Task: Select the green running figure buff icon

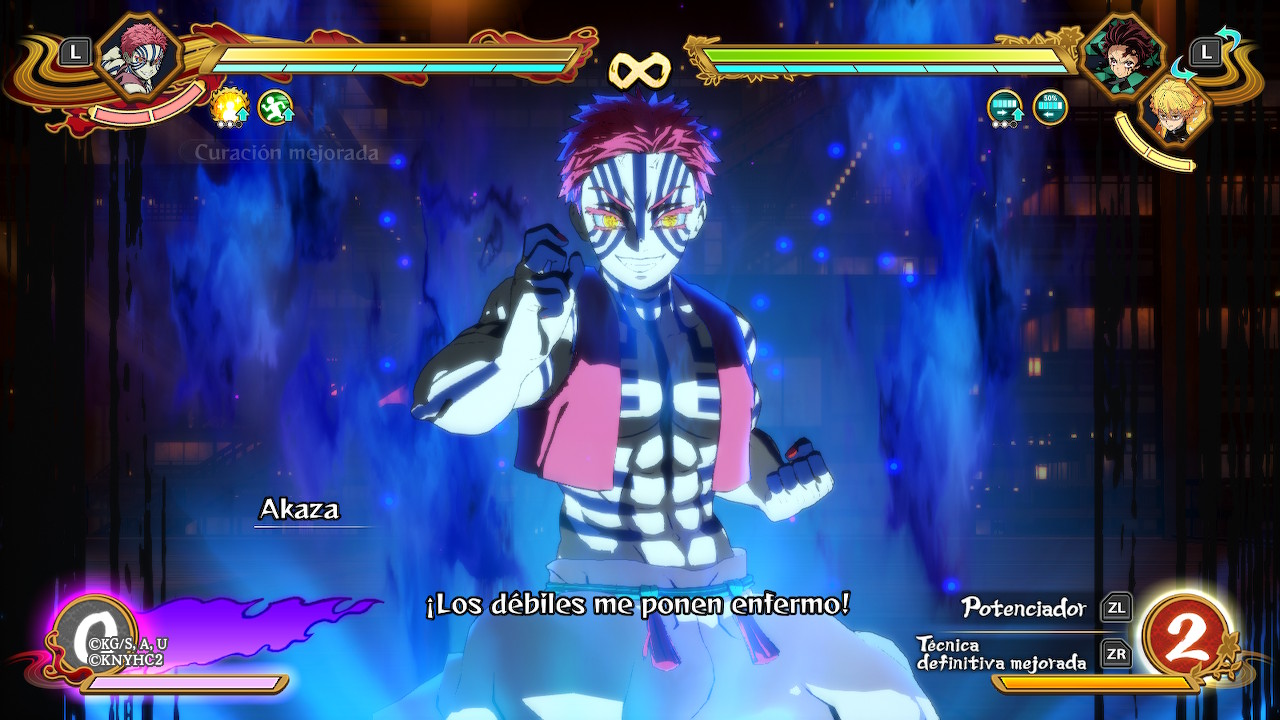Action: pos(275,107)
